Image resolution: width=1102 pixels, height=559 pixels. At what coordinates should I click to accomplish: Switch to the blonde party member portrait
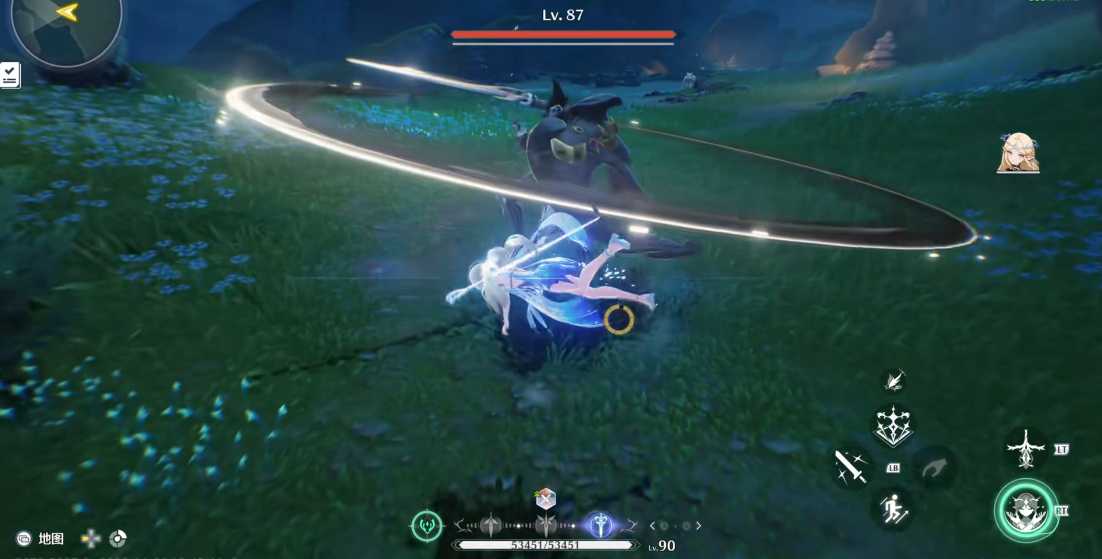[1018, 154]
